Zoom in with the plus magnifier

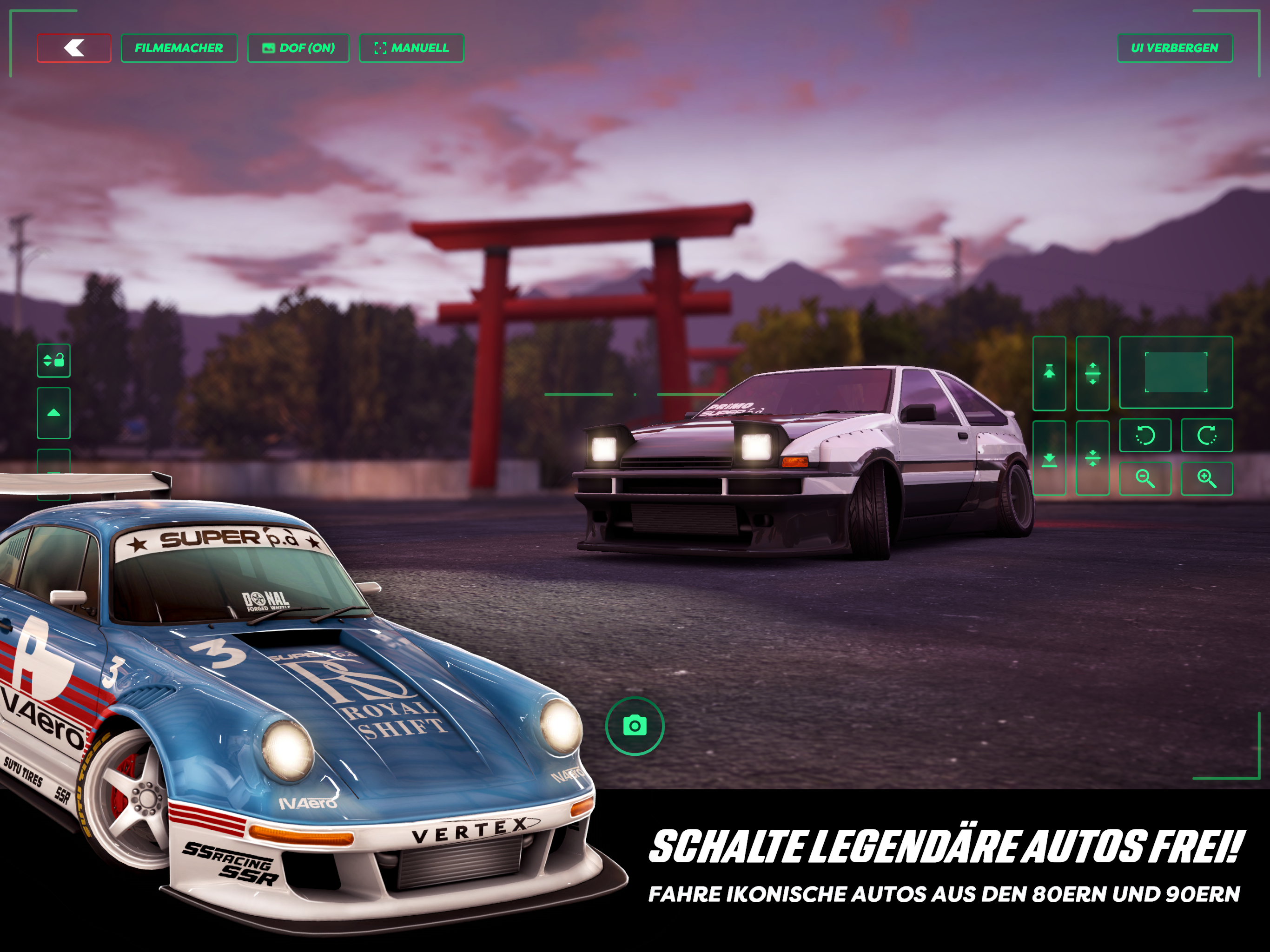[x=1207, y=478]
